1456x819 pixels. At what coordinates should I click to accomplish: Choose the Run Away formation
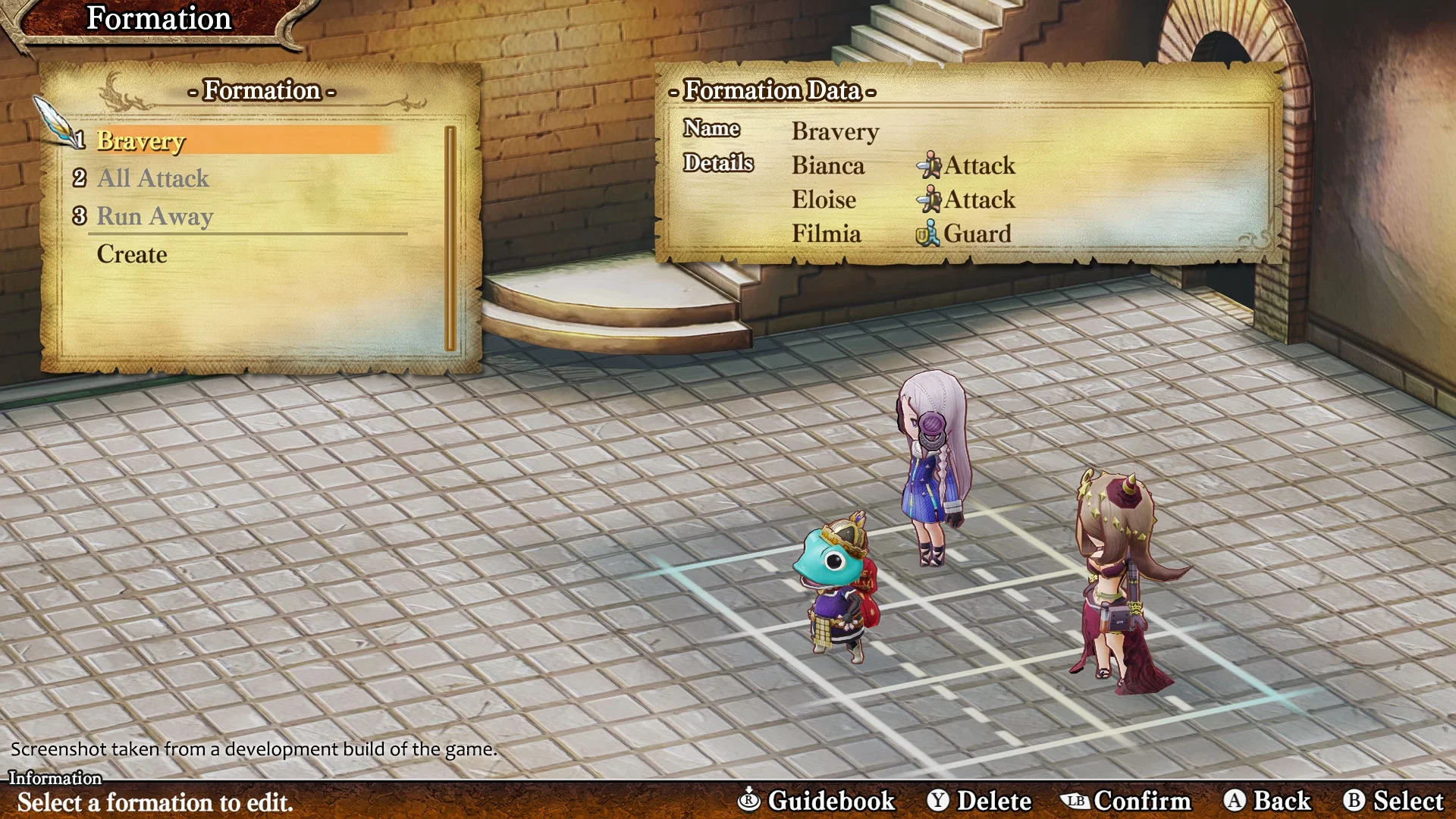tap(155, 216)
